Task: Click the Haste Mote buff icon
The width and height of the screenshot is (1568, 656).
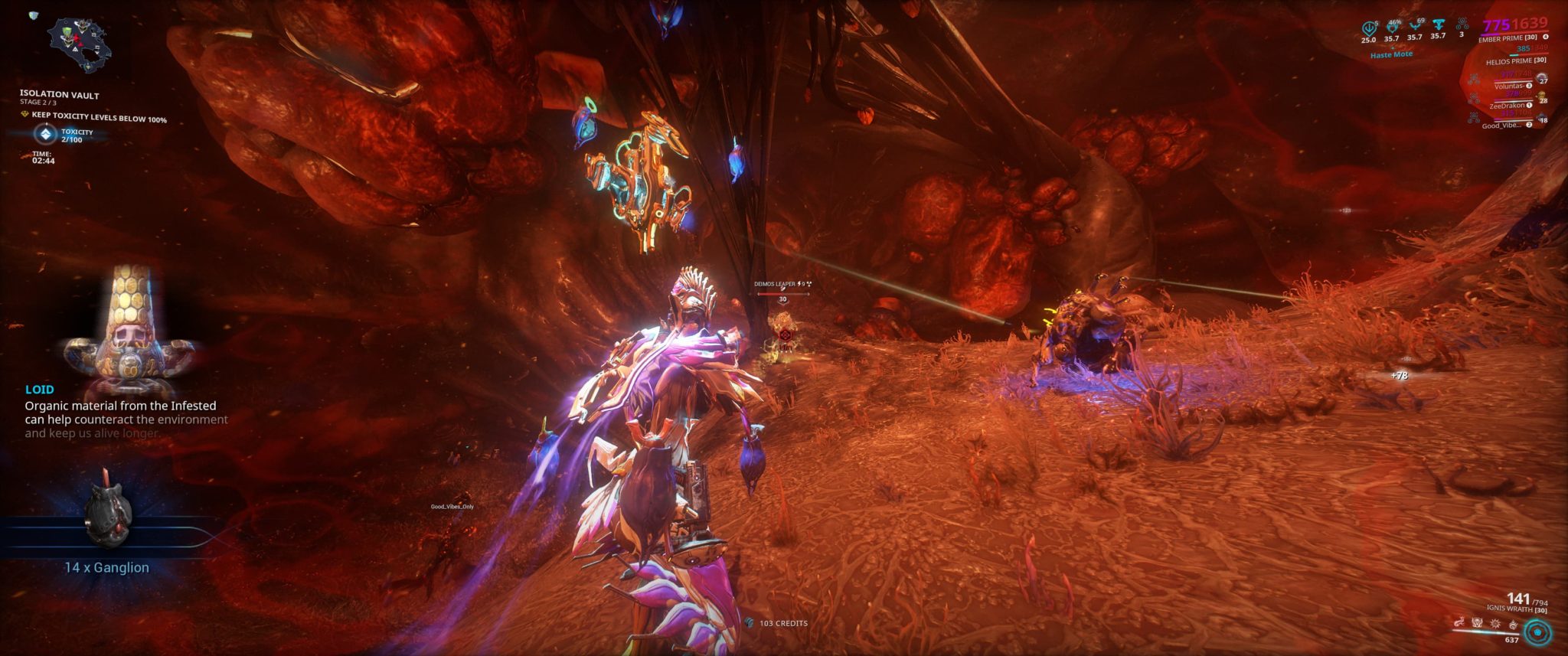Action: pos(1391,54)
